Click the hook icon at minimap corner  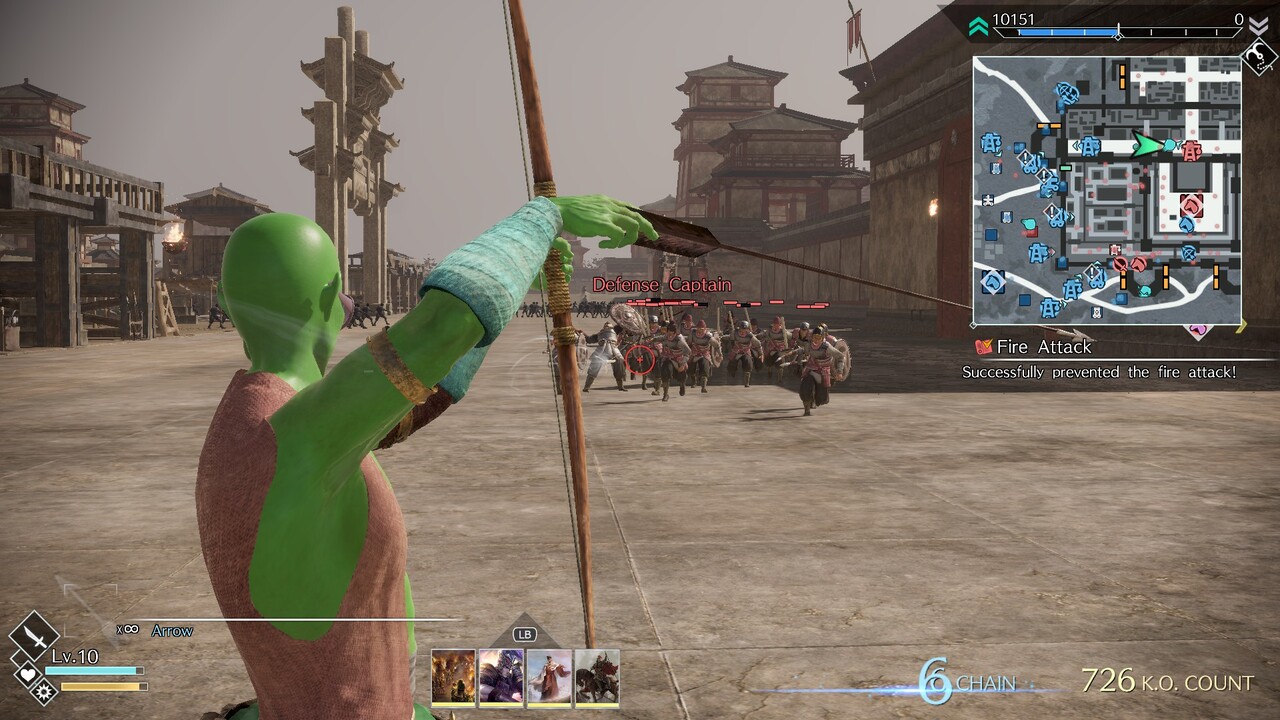click(x=1258, y=58)
